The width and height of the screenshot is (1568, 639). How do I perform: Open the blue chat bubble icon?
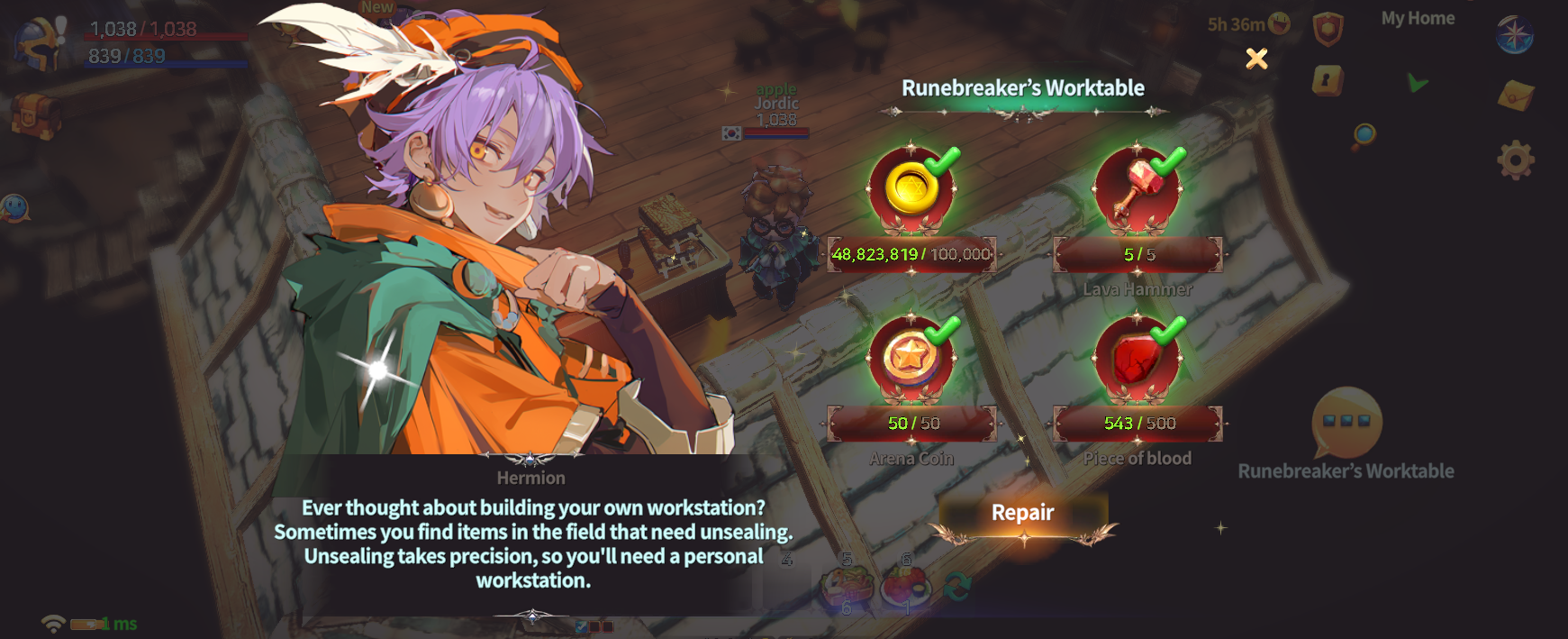(15, 208)
